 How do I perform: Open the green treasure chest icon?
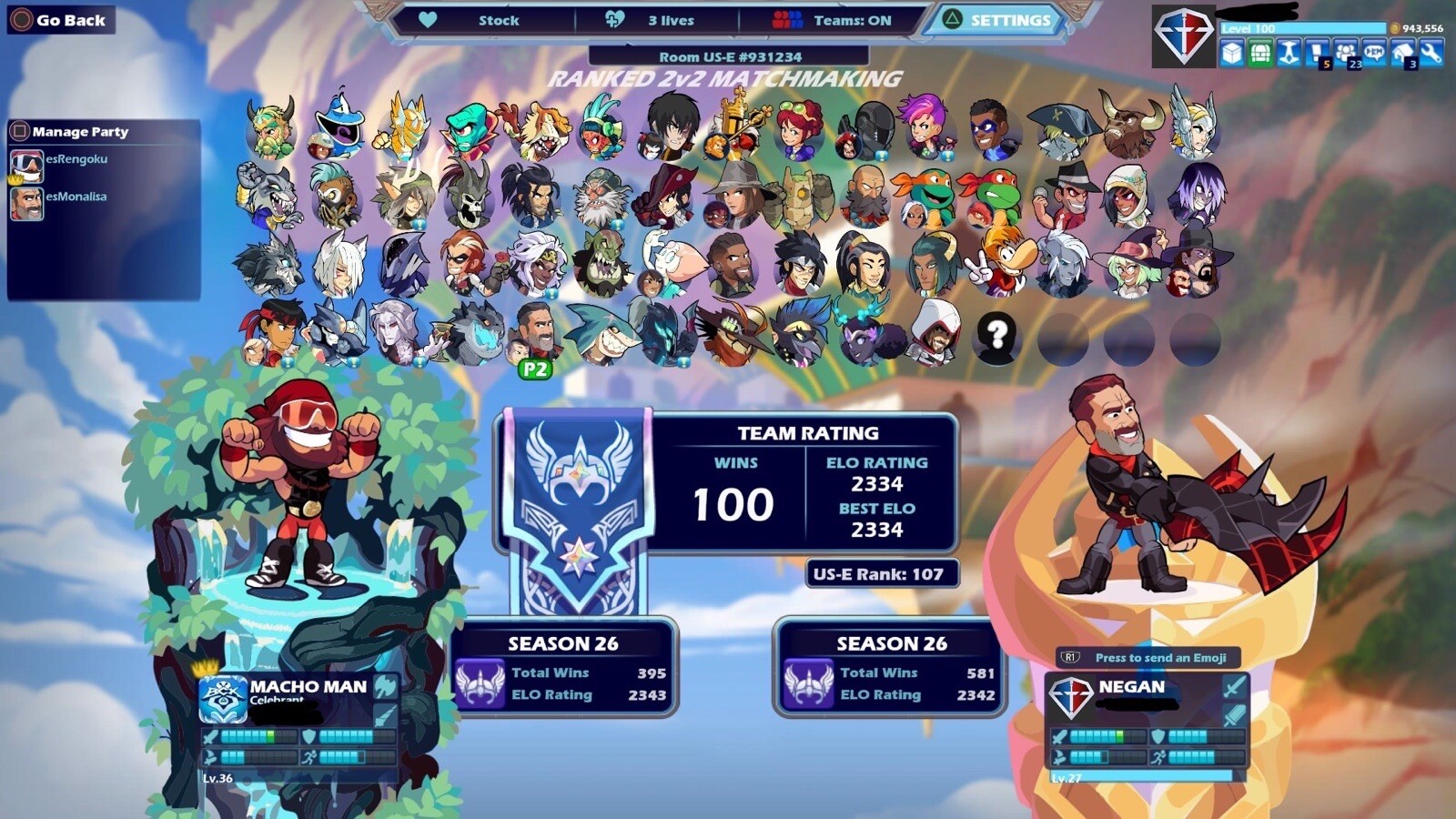click(1260, 54)
